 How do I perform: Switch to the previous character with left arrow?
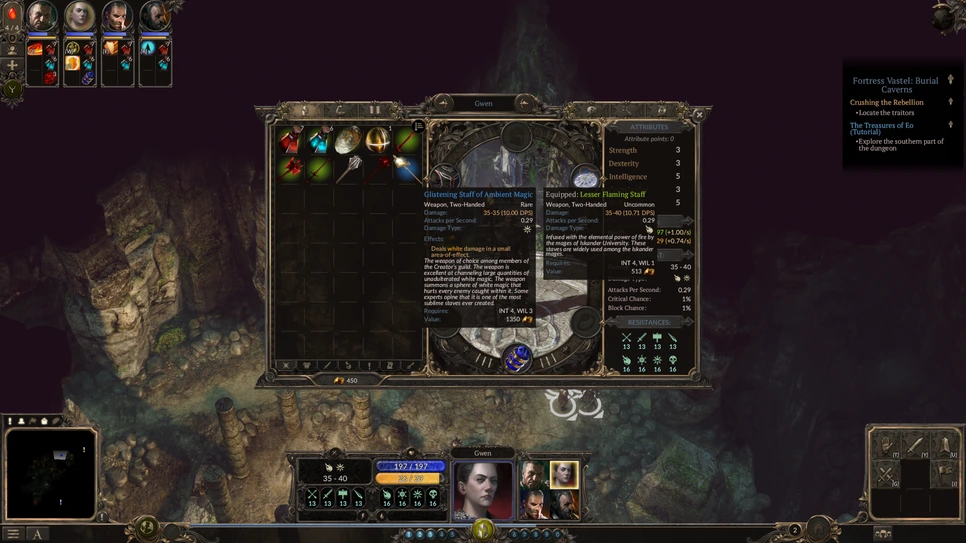point(443,103)
